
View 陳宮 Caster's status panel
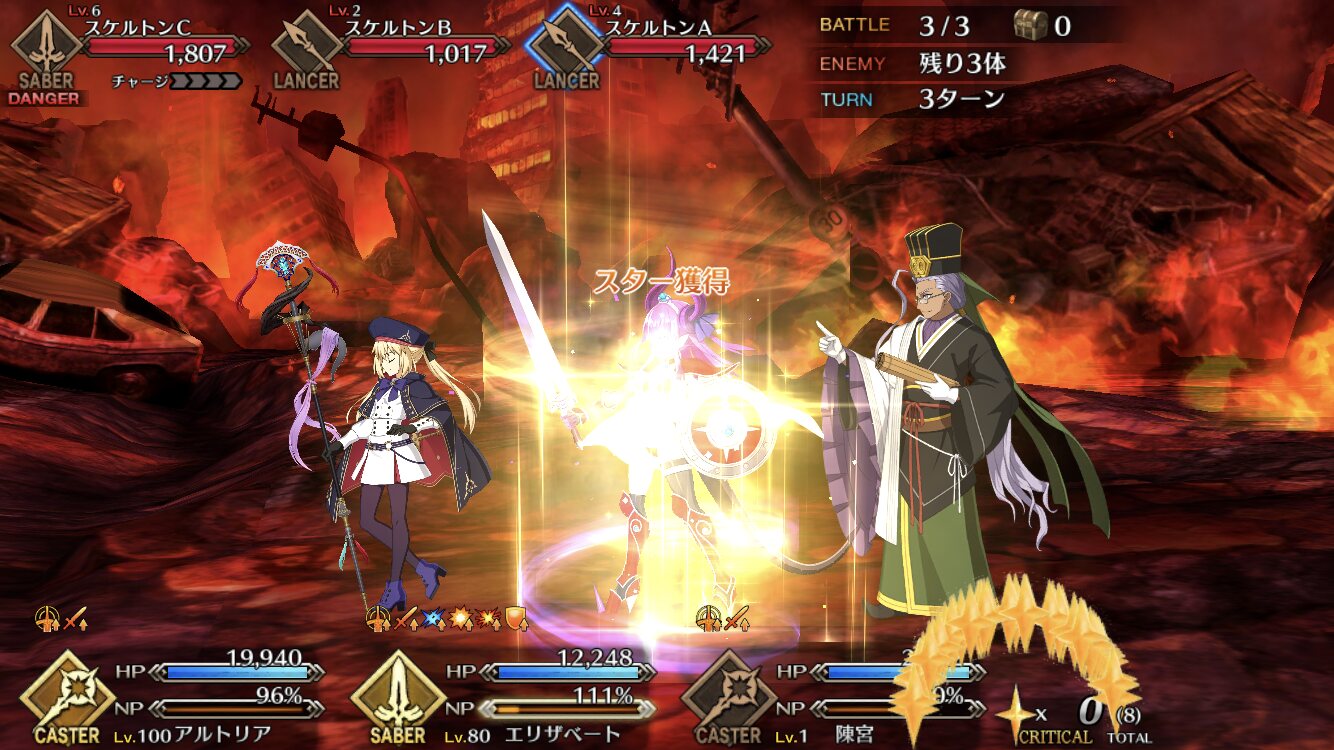pyautogui.click(x=728, y=696)
